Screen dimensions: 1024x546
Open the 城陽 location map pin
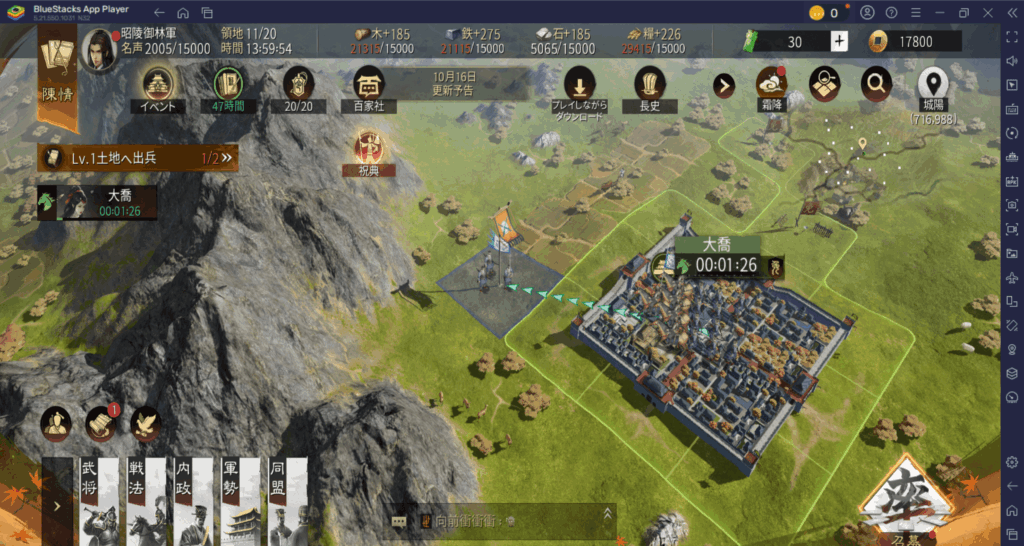click(x=932, y=86)
